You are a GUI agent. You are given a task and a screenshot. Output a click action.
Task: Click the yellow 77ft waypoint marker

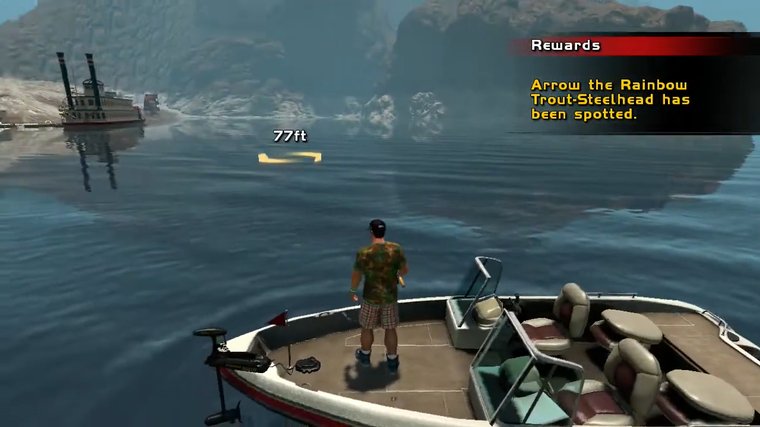[x=289, y=157]
